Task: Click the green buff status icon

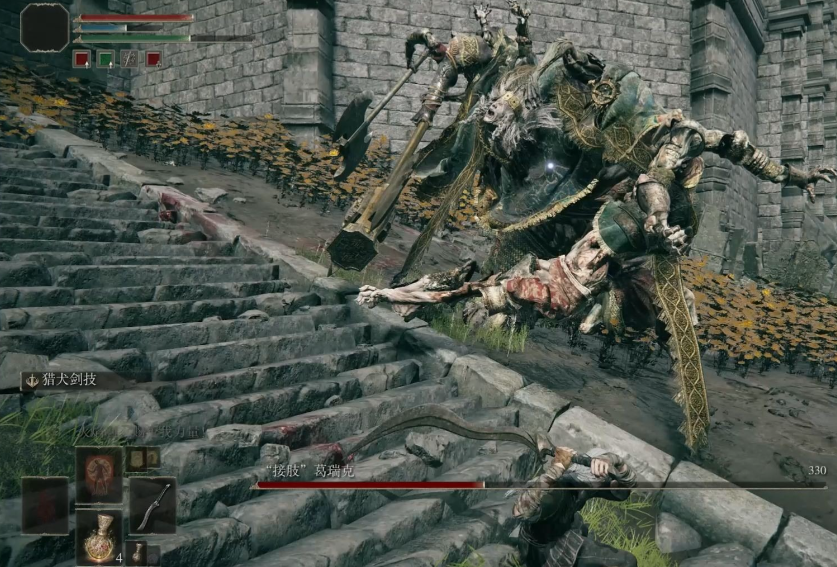Action: click(105, 59)
